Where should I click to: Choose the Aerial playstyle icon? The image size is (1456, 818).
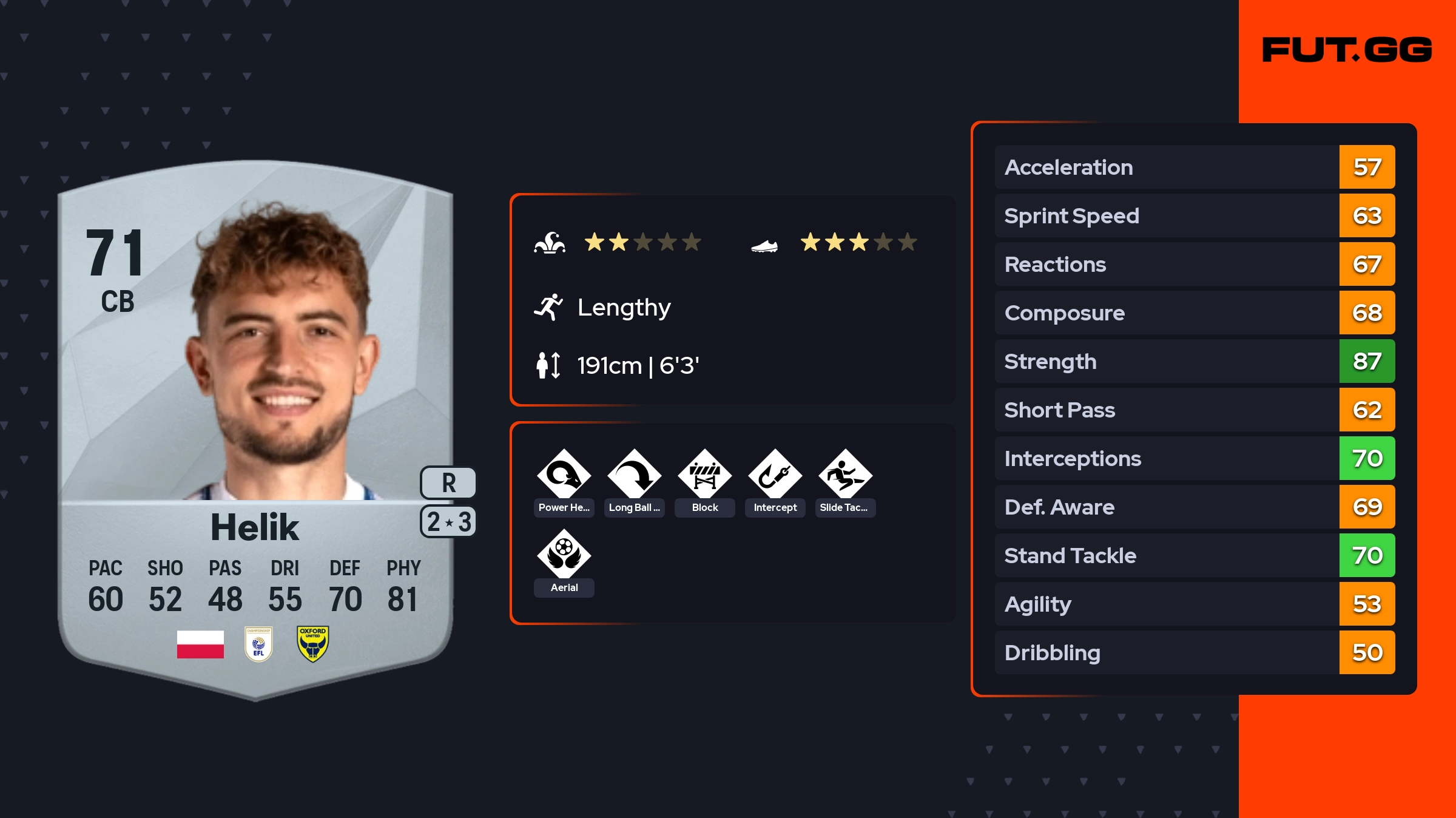click(x=564, y=555)
